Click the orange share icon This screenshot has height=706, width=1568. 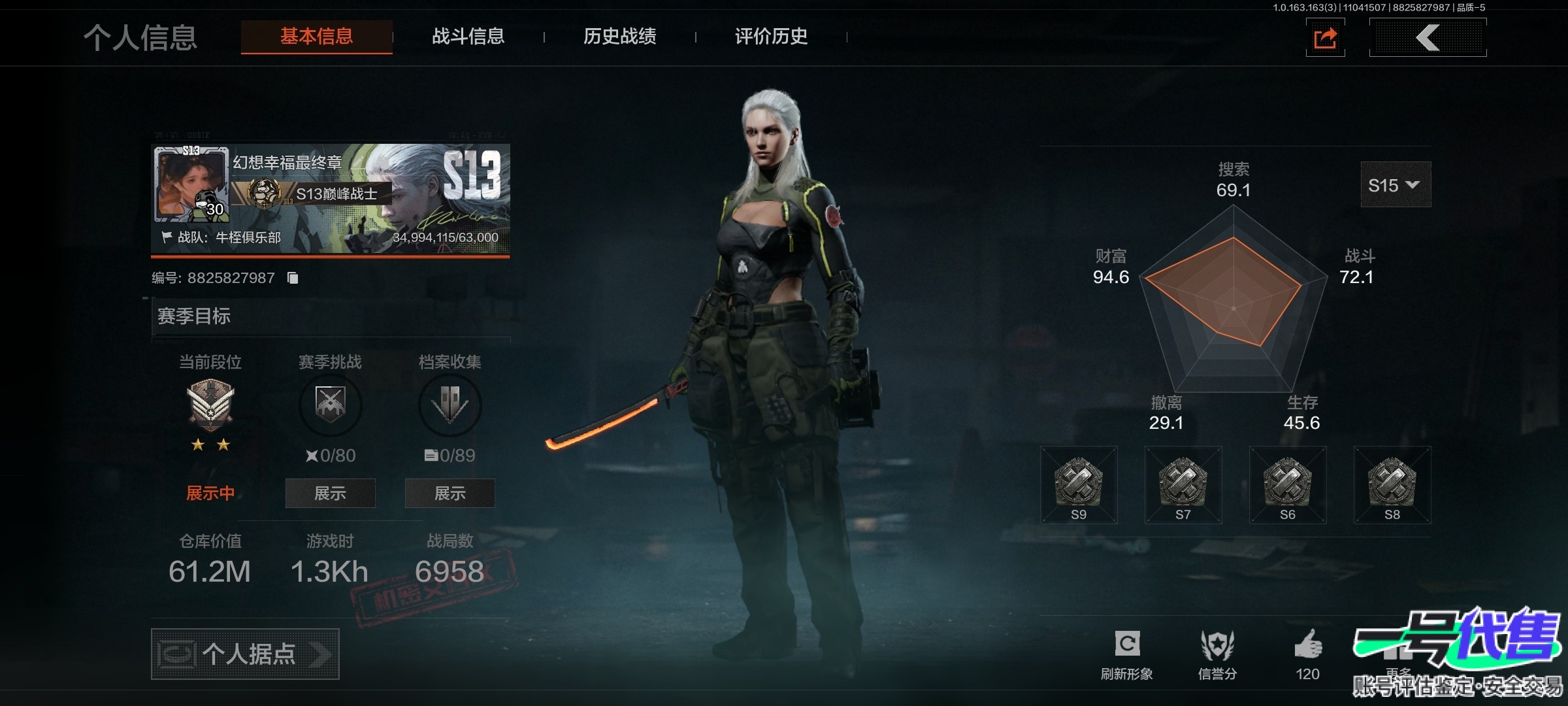coord(1325,38)
